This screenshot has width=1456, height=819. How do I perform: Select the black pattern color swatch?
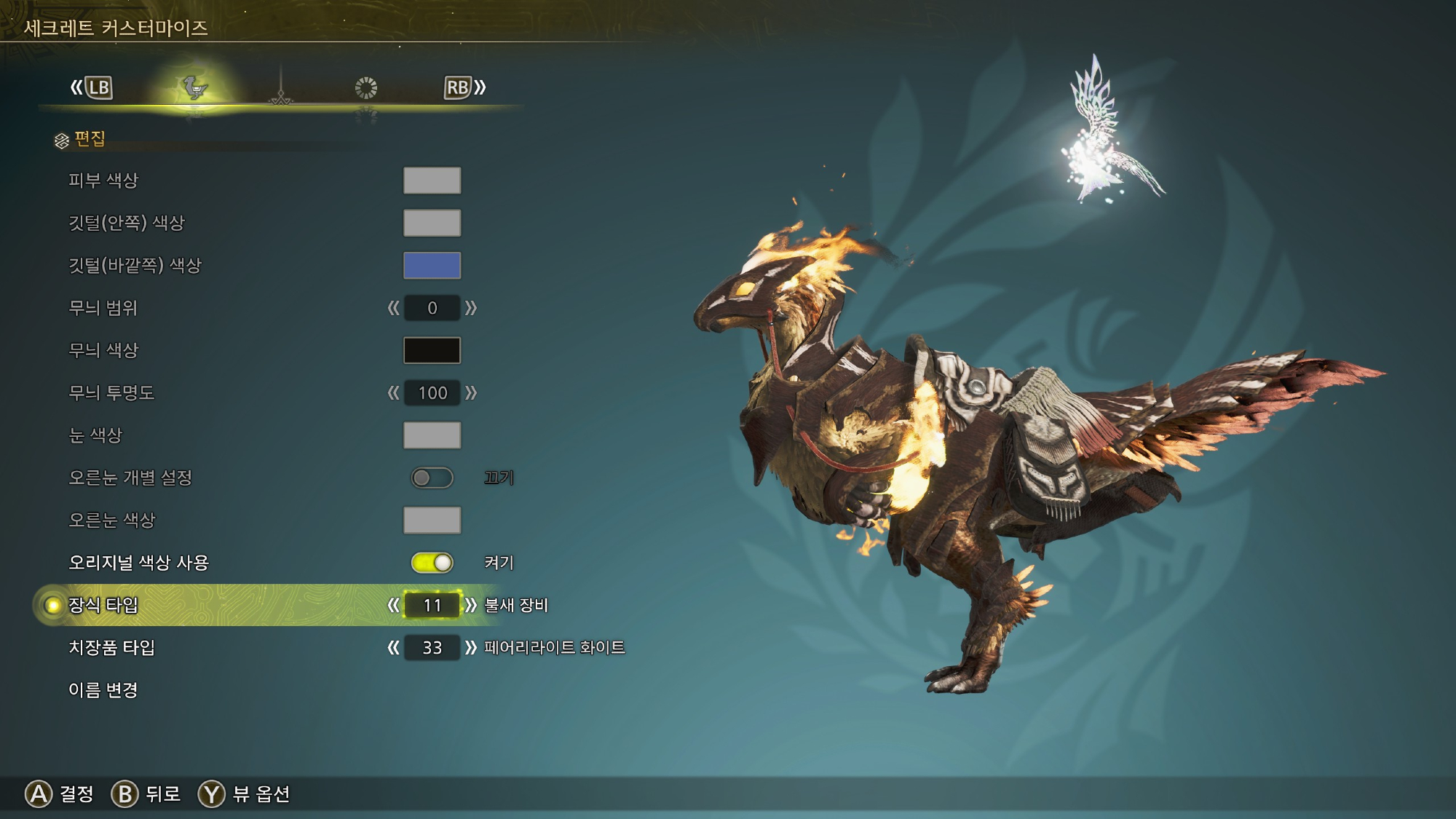(x=432, y=350)
